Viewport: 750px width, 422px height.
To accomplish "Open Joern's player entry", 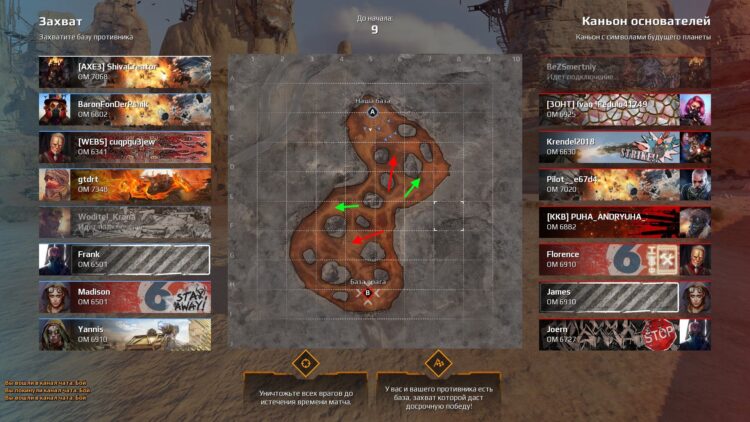I will [x=624, y=333].
